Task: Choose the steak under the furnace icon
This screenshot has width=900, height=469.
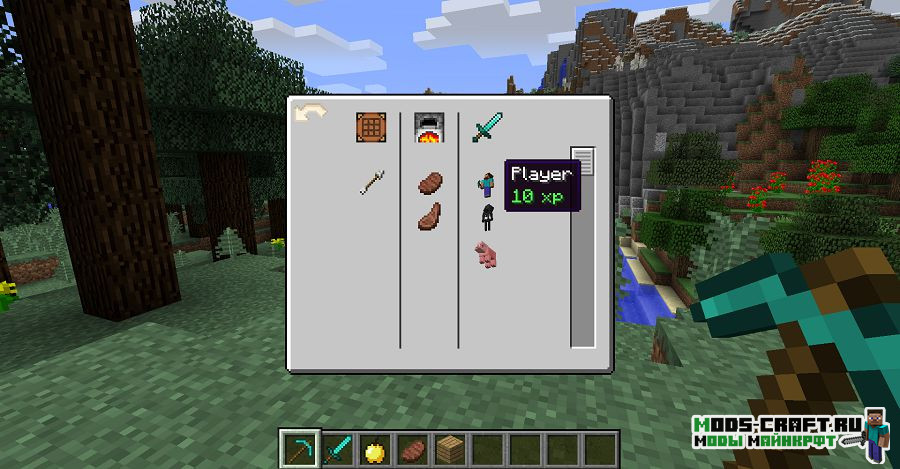Action: click(x=429, y=182)
